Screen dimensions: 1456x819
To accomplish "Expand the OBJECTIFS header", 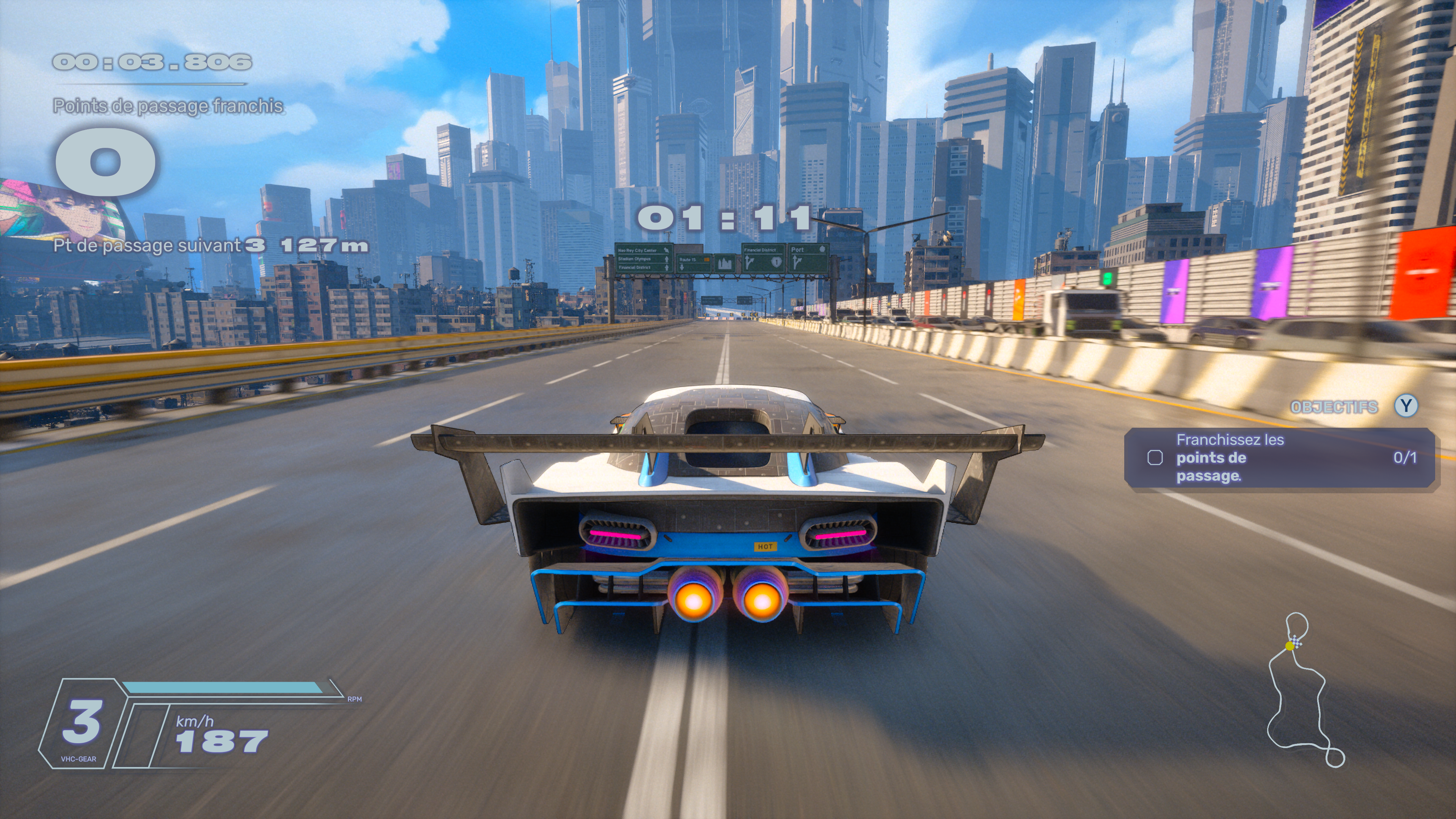I will click(1334, 407).
